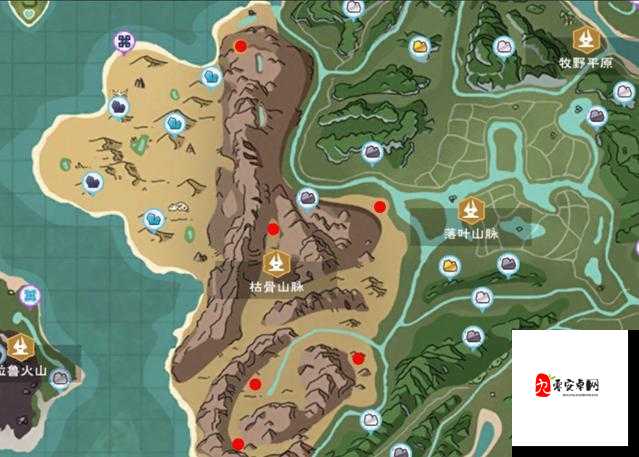Select the purple clover map marker
Image resolution: width=639 pixels, height=457 pixels.
tap(126, 42)
